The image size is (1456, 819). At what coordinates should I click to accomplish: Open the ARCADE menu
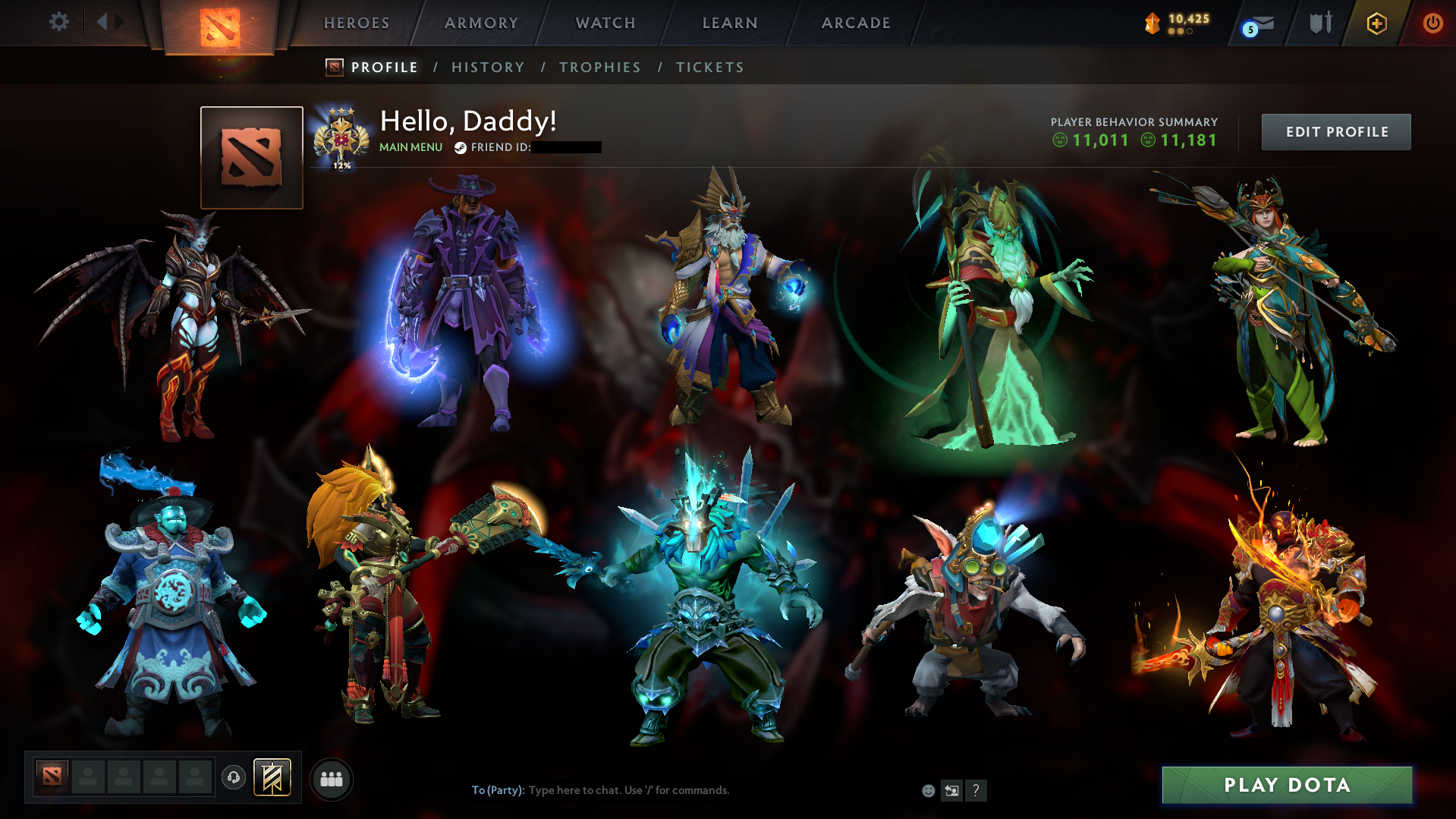pyautogui.click(x=855, y=23)
